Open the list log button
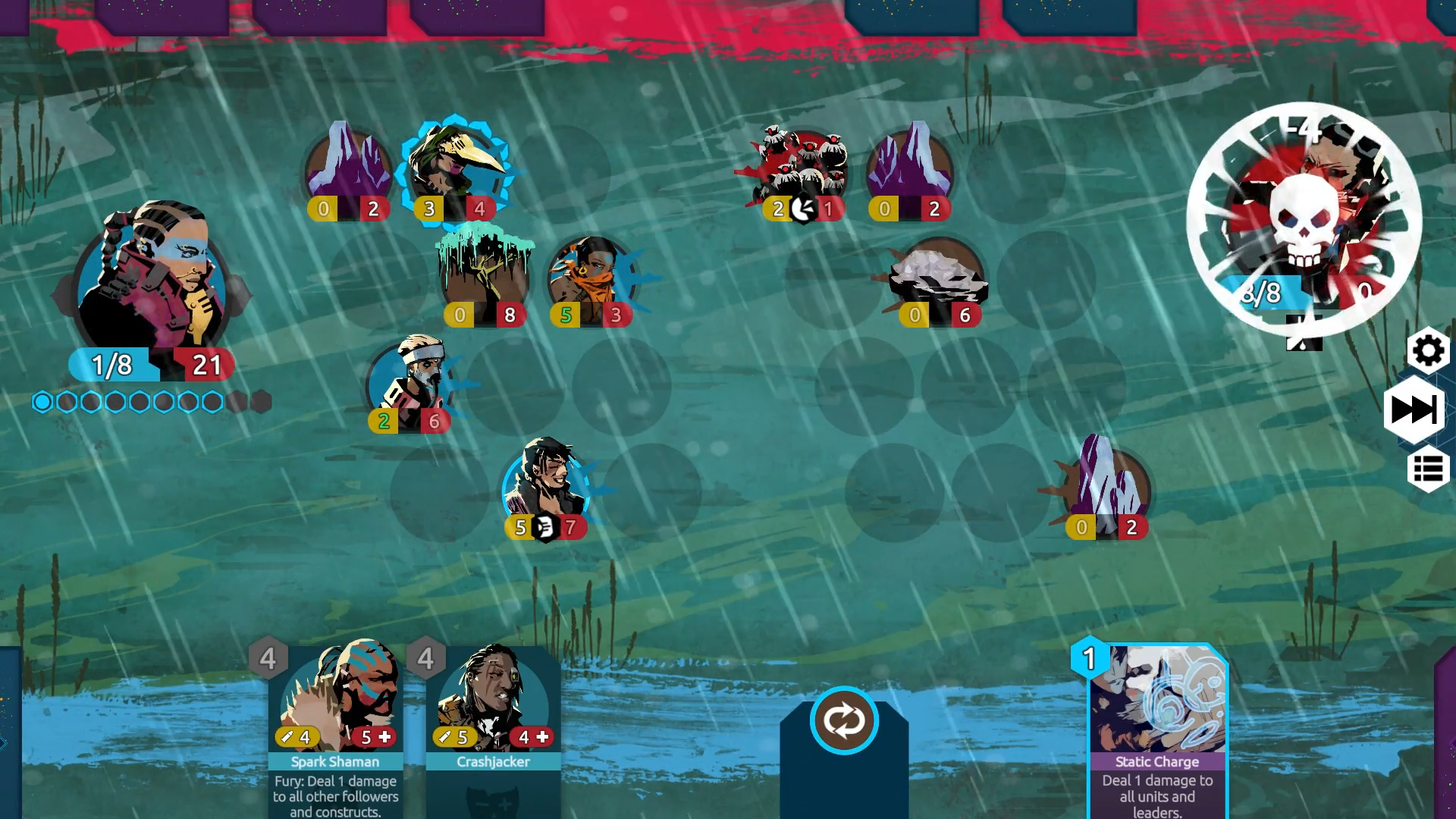The image size is (1456, 819). tap(1428, 470)
